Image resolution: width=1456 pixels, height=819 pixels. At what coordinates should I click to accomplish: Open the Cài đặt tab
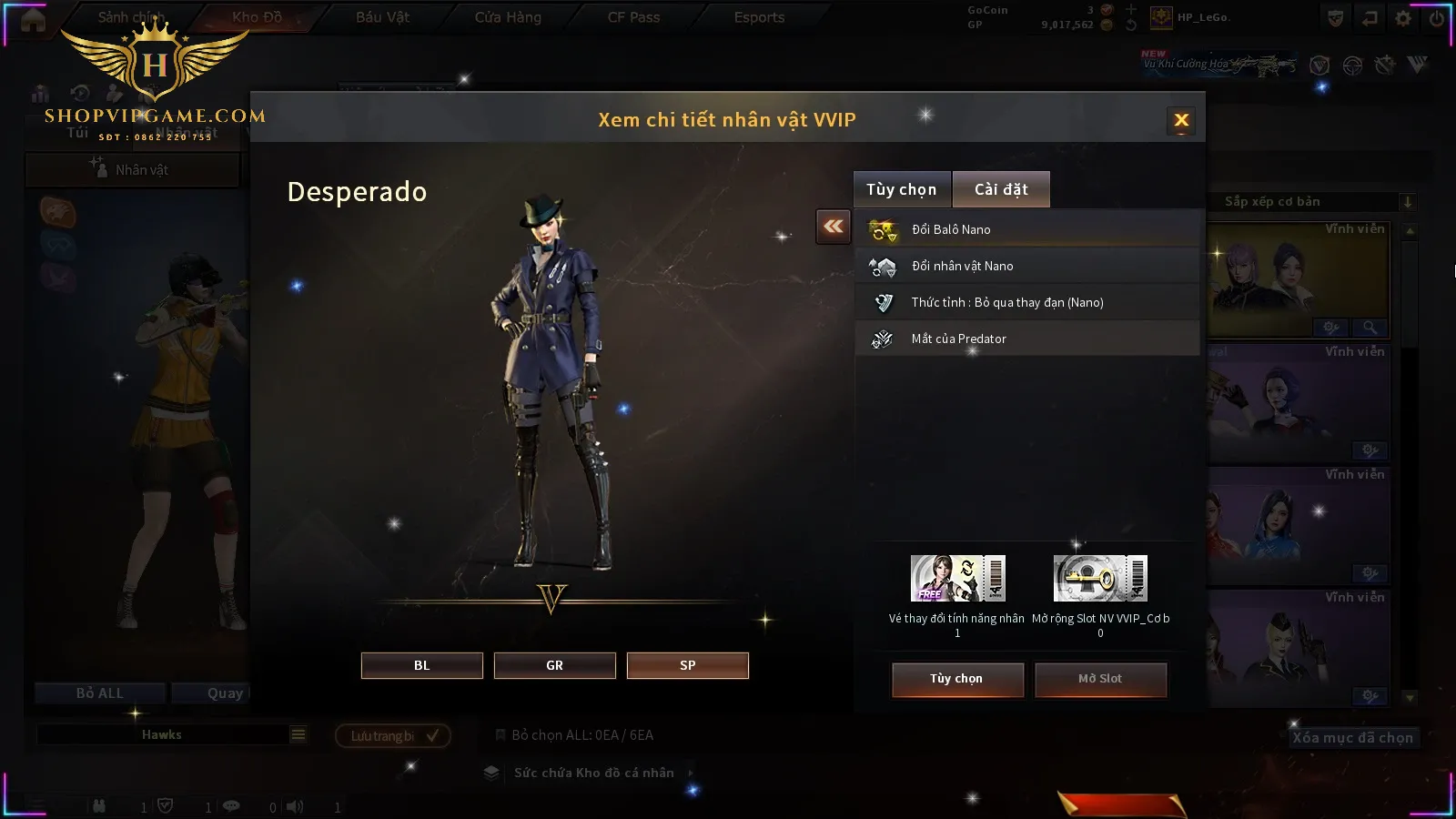click(1001, 189)
